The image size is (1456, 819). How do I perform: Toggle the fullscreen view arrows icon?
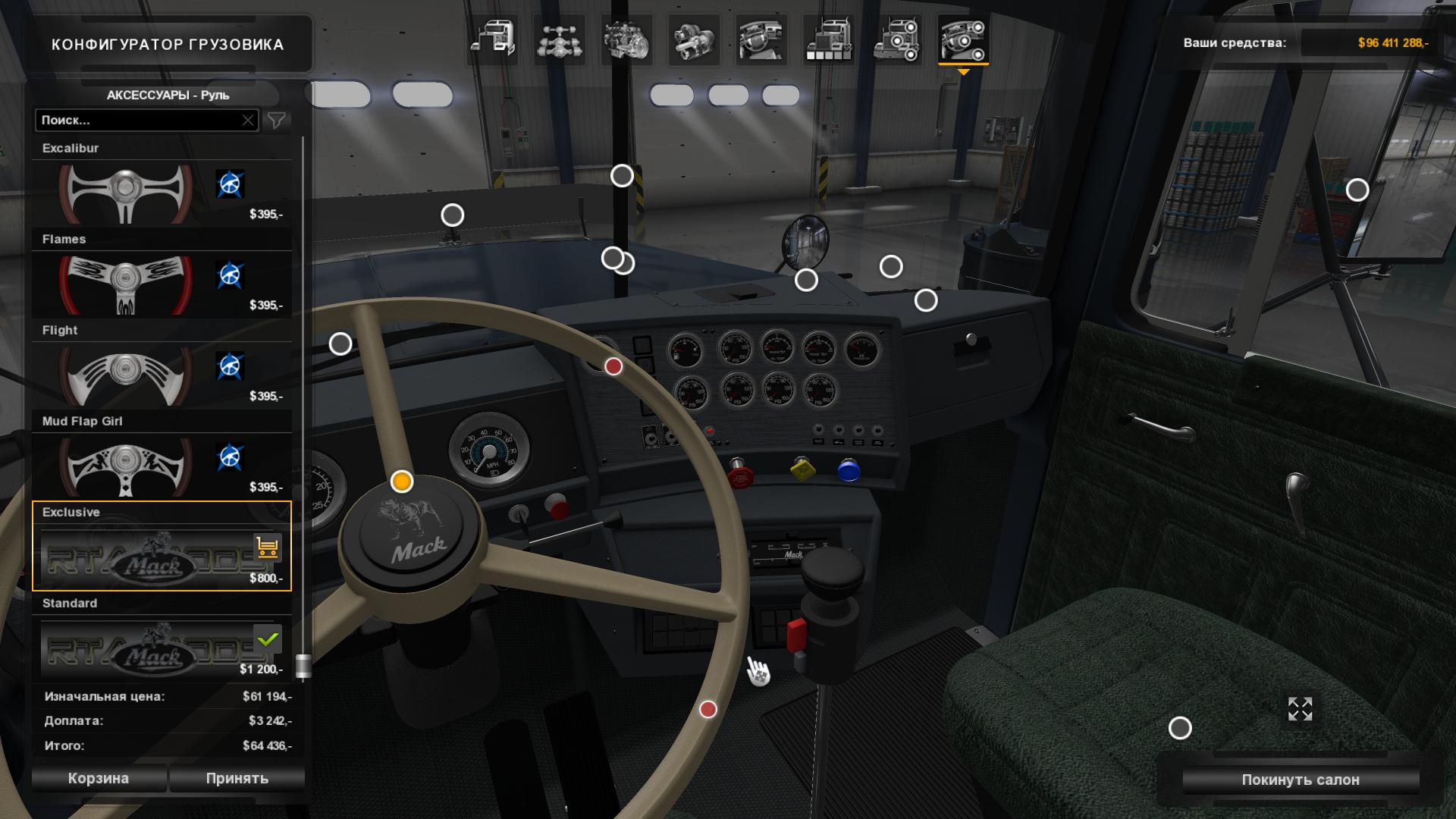[x=1300, y=709]
